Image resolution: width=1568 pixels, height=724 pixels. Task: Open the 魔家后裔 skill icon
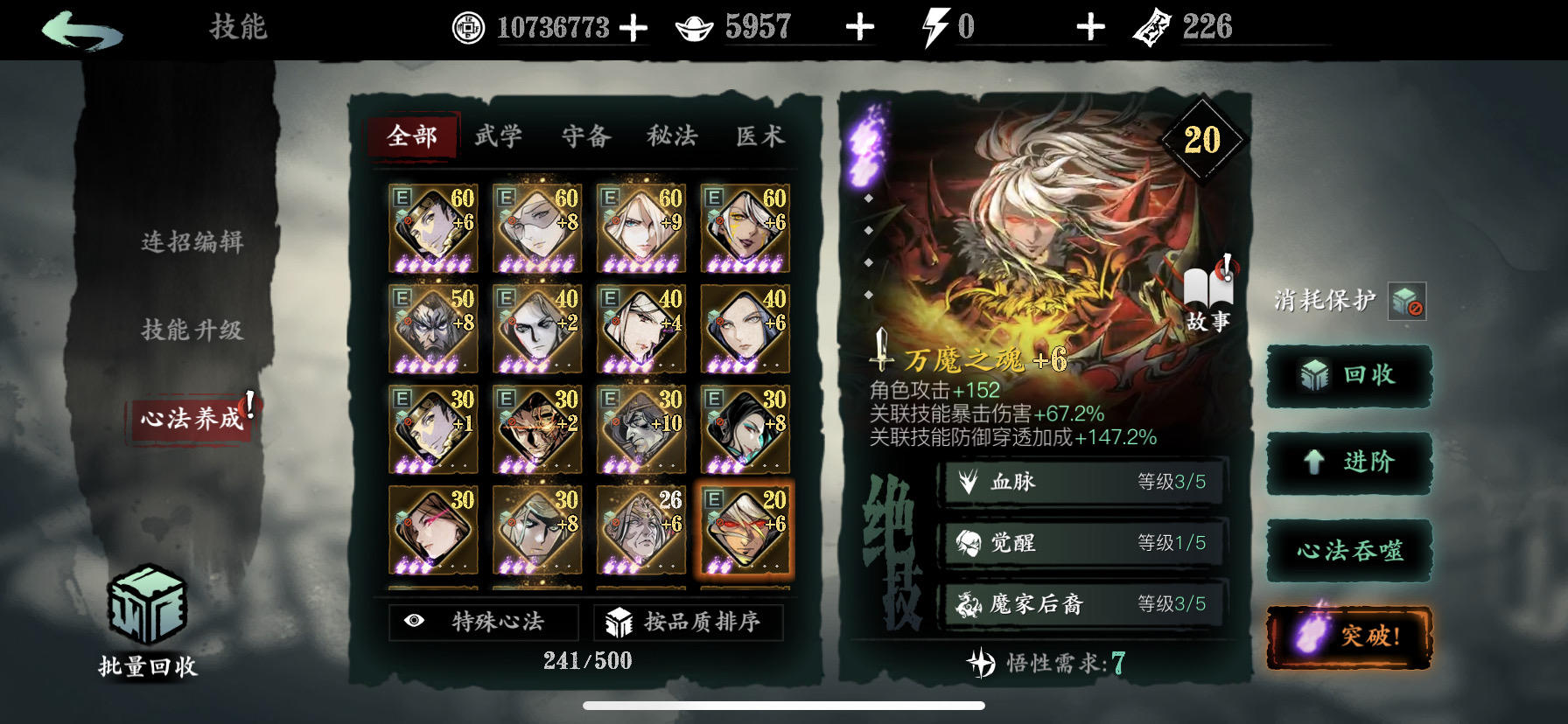click(x=968, y=604)
